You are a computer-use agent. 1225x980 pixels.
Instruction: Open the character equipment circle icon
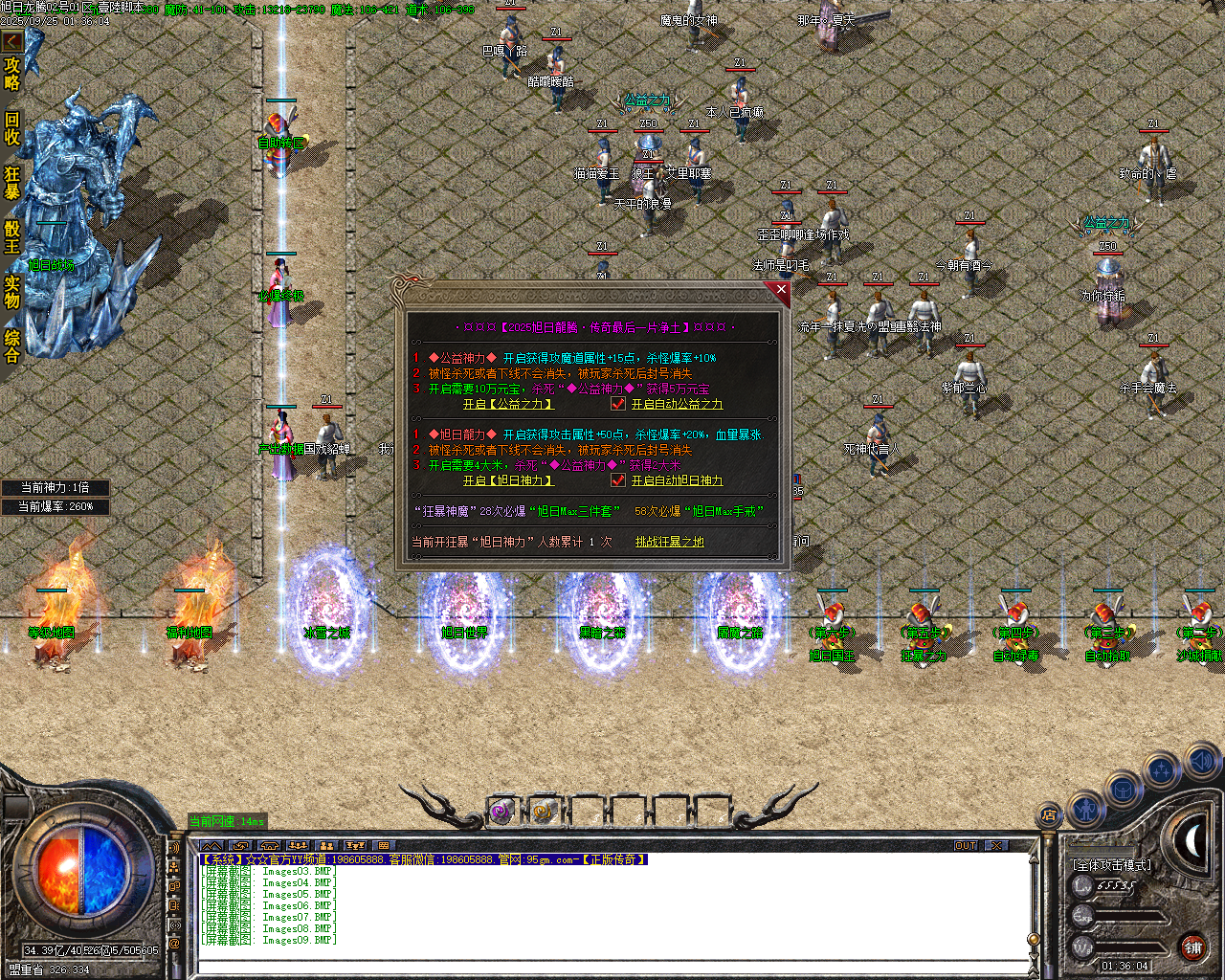pos(1087,812)
